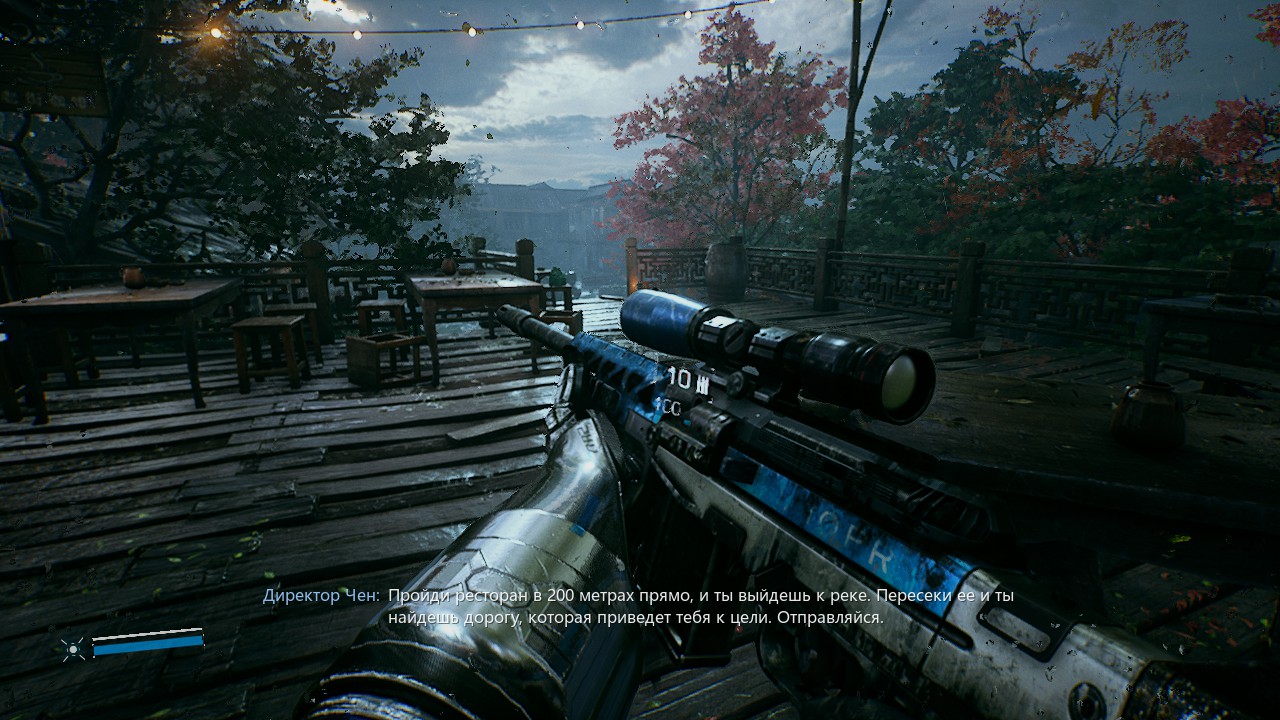
Task: Click the sunburst energy icon beside the blue bar
Action: click(x=73, y=649)
